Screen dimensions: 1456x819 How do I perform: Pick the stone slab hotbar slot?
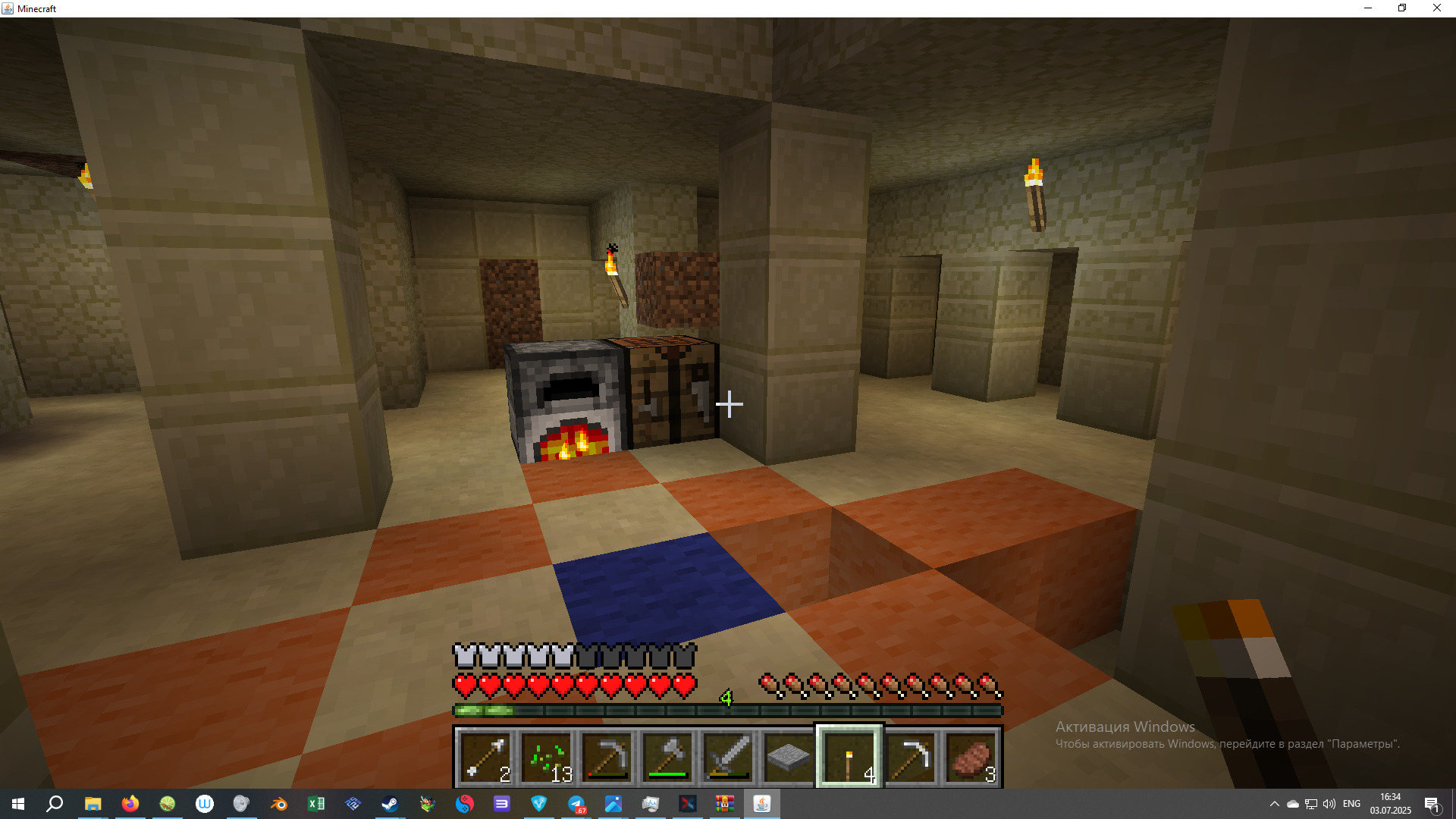point(789,758)
